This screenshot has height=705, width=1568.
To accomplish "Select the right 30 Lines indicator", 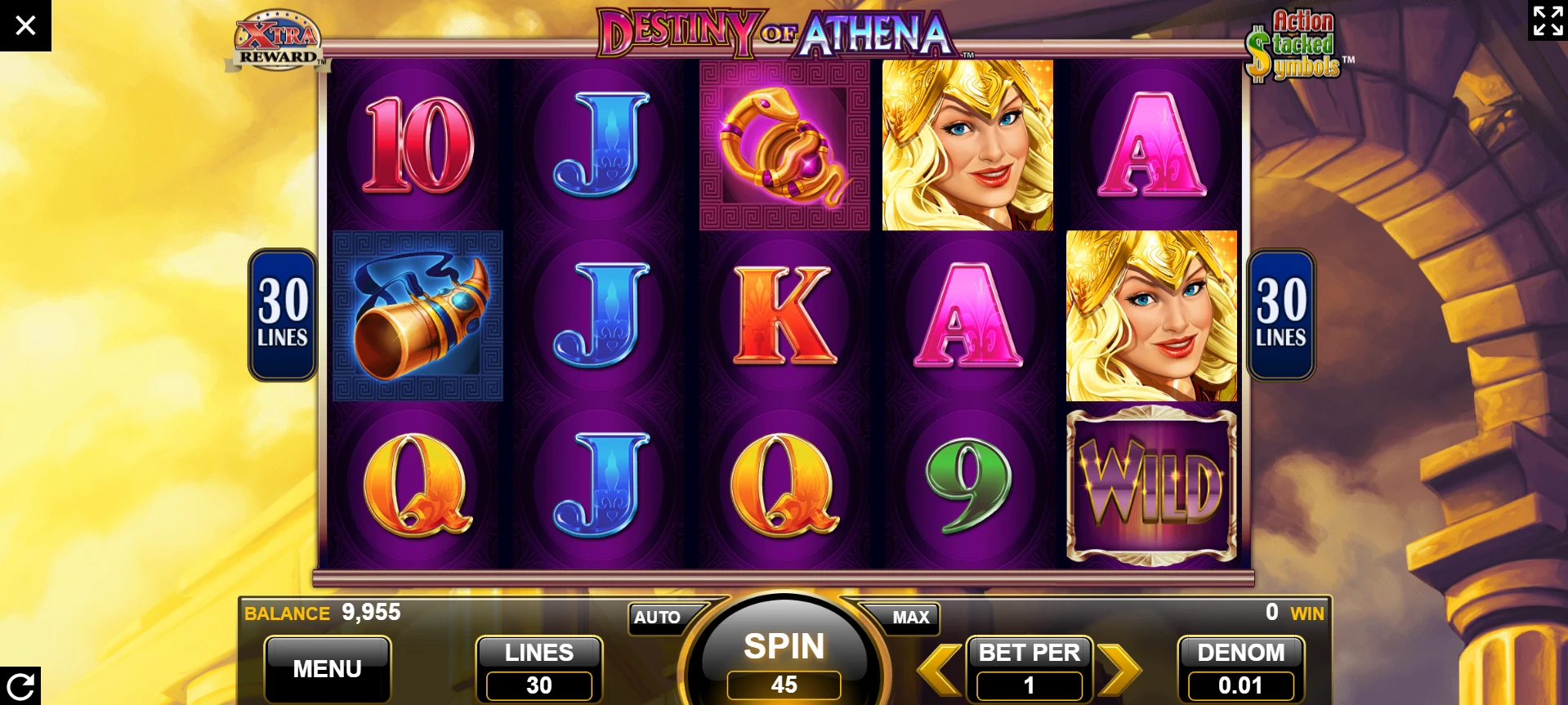I will click(x=1280, y=315).
